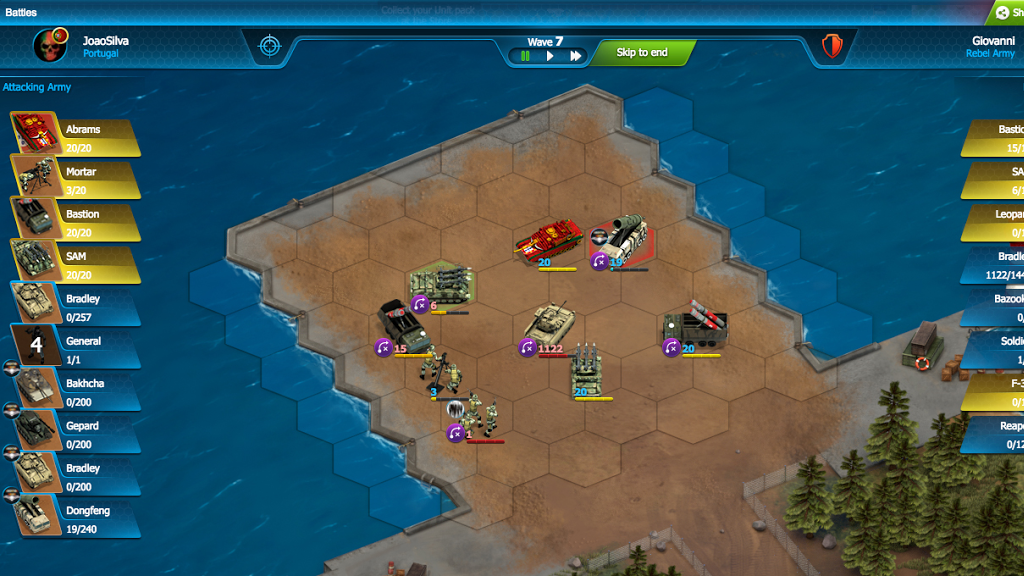The height and width of the screenshot is (576, 1024).
Task: Select the Bakhcha unit entry
Action: click(76, 392)
